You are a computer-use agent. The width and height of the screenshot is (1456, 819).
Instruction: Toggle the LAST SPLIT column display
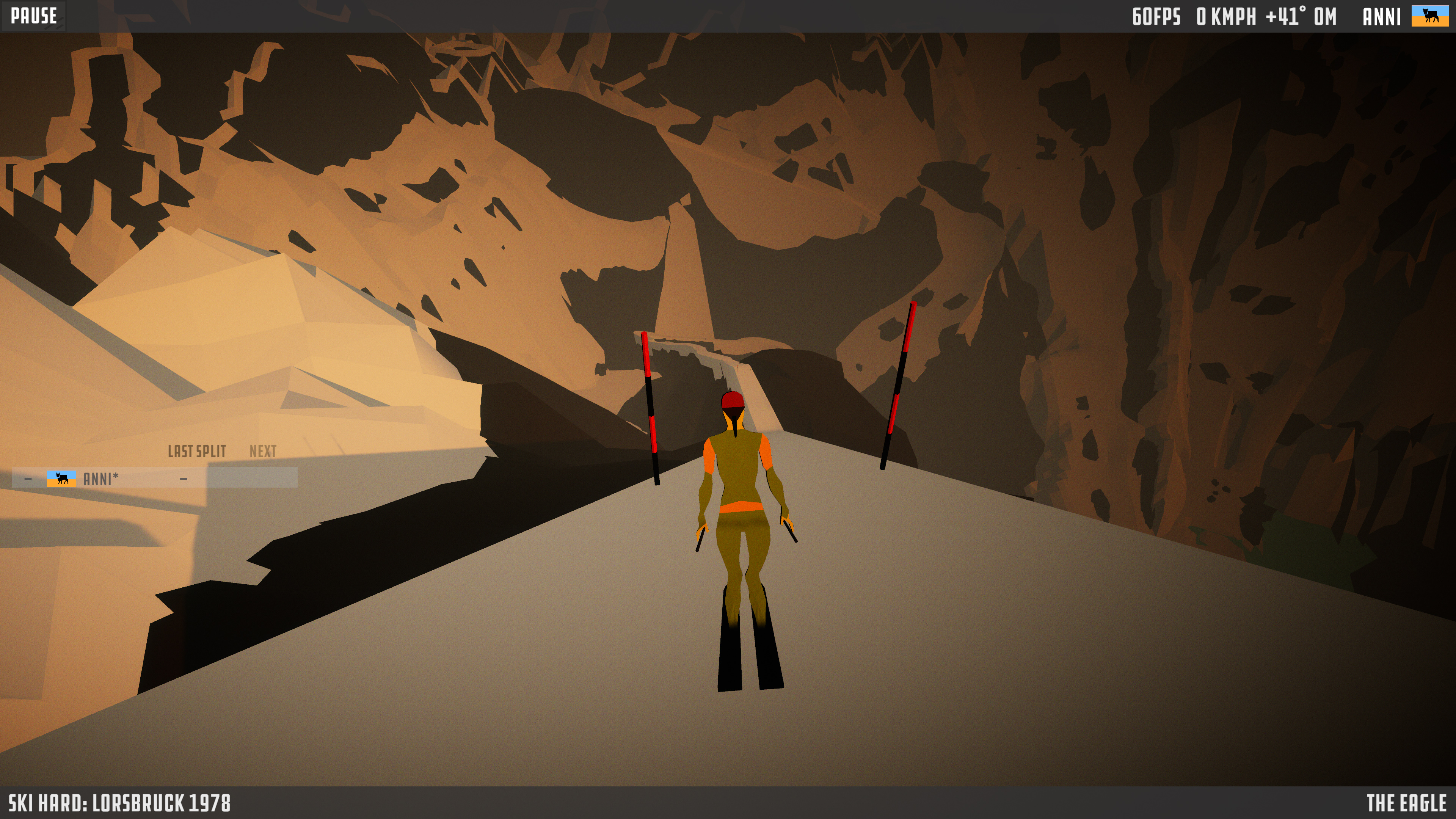pos(197,451)
